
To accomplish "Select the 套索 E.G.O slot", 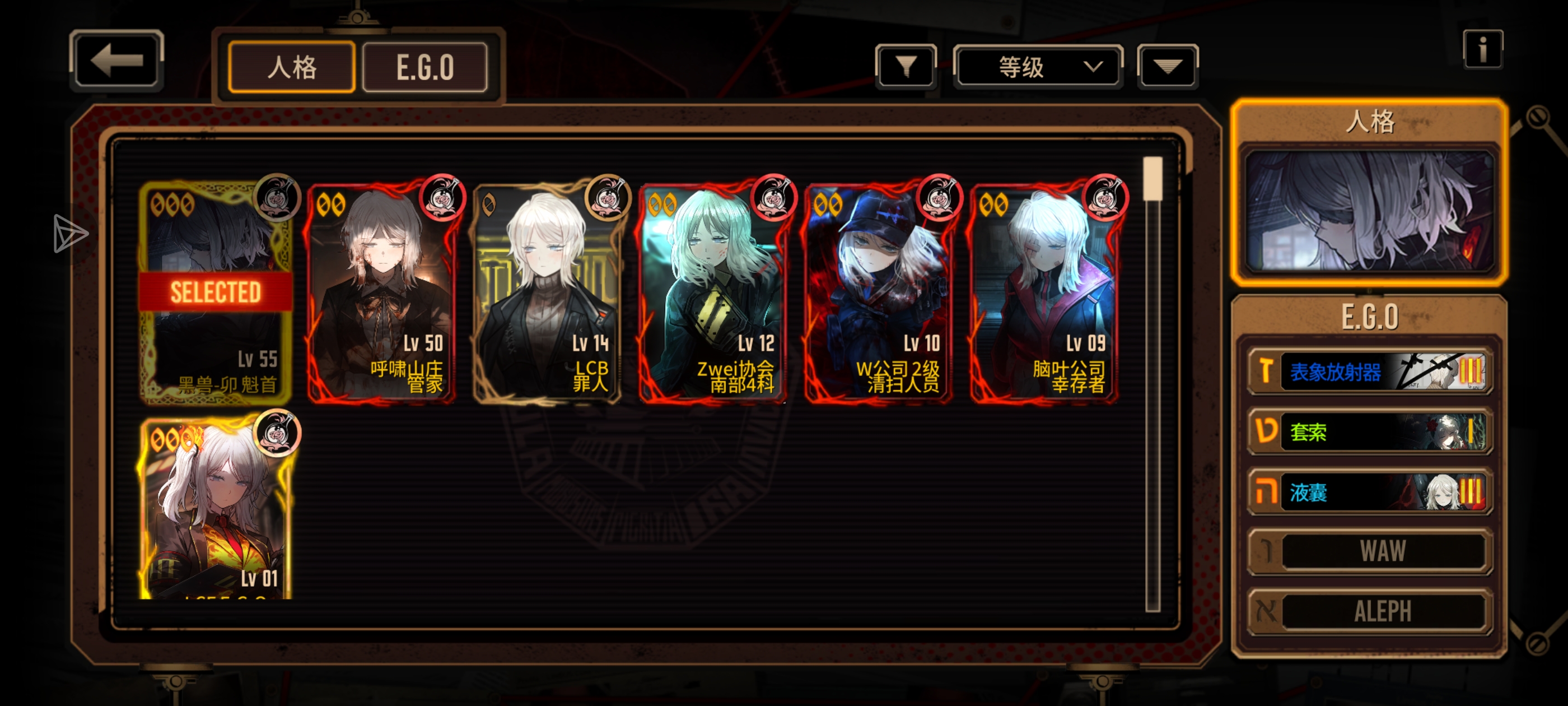I will click(1369, 431).
